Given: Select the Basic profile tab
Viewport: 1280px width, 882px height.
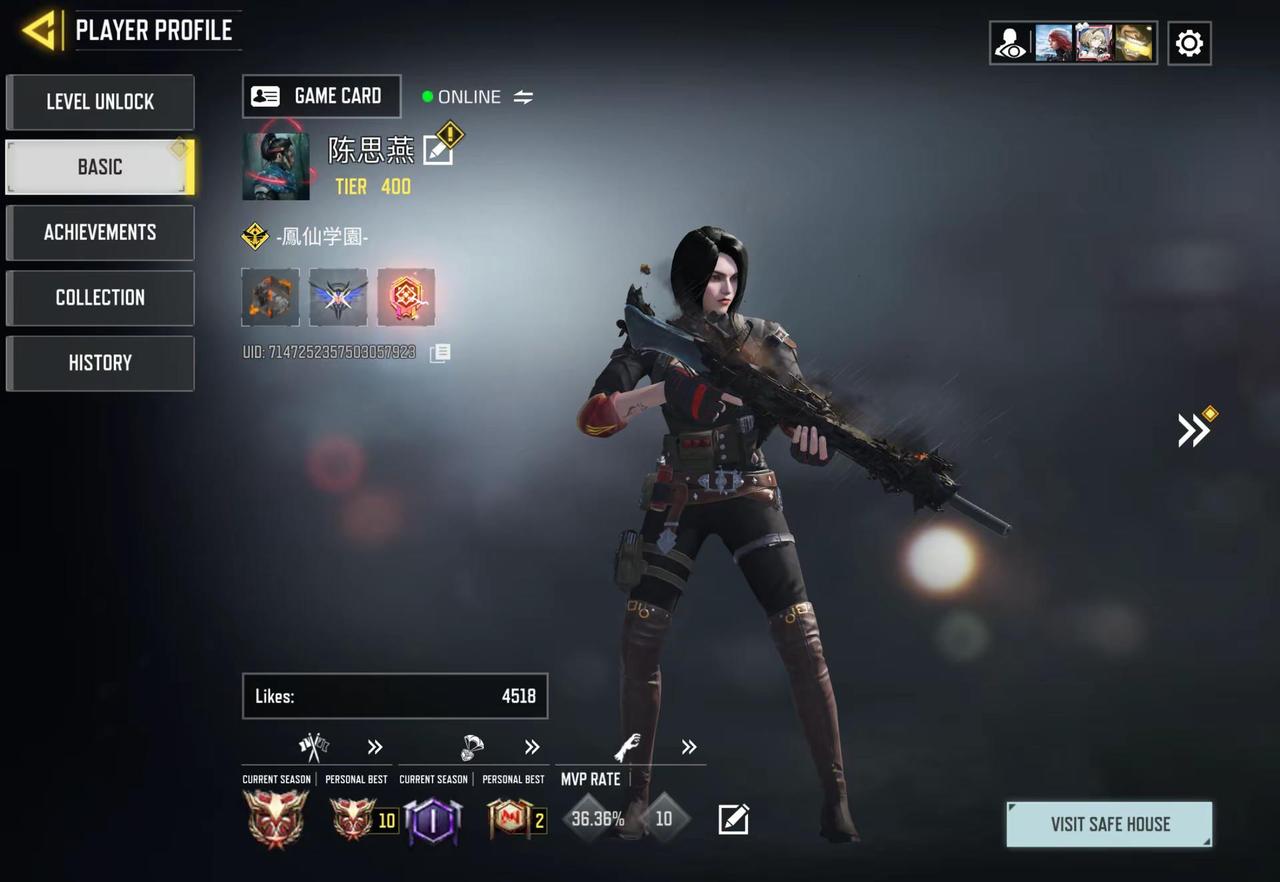Looking at the screenshot, I should tap(100, 167).
